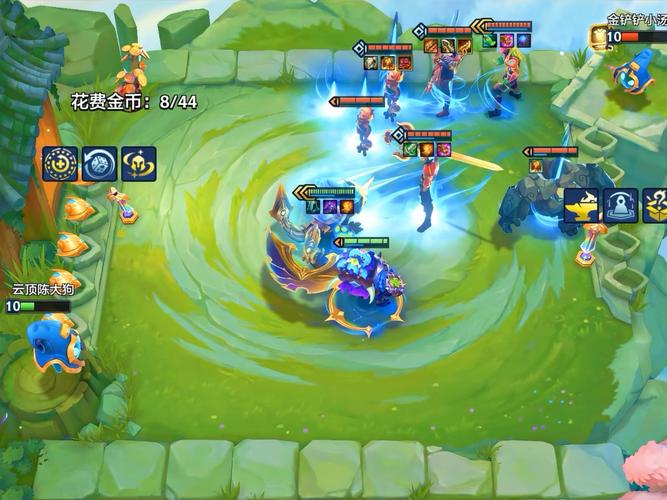The width and height of the screenshot is (667, 500).
Task: Open the golden helmet augment icon
Action: tap(138, 163)
